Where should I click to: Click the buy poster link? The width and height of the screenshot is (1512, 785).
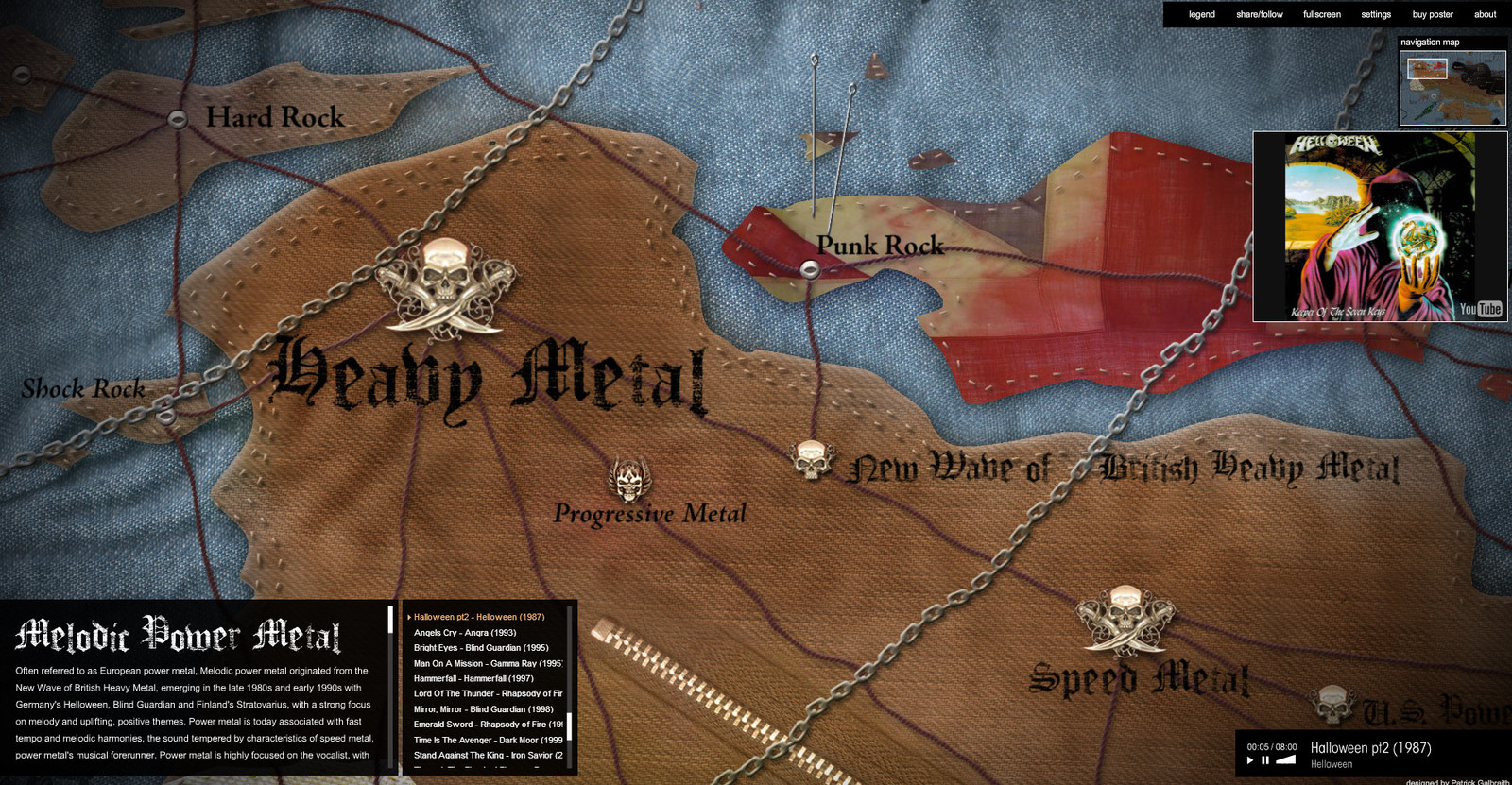point(1432,14)
